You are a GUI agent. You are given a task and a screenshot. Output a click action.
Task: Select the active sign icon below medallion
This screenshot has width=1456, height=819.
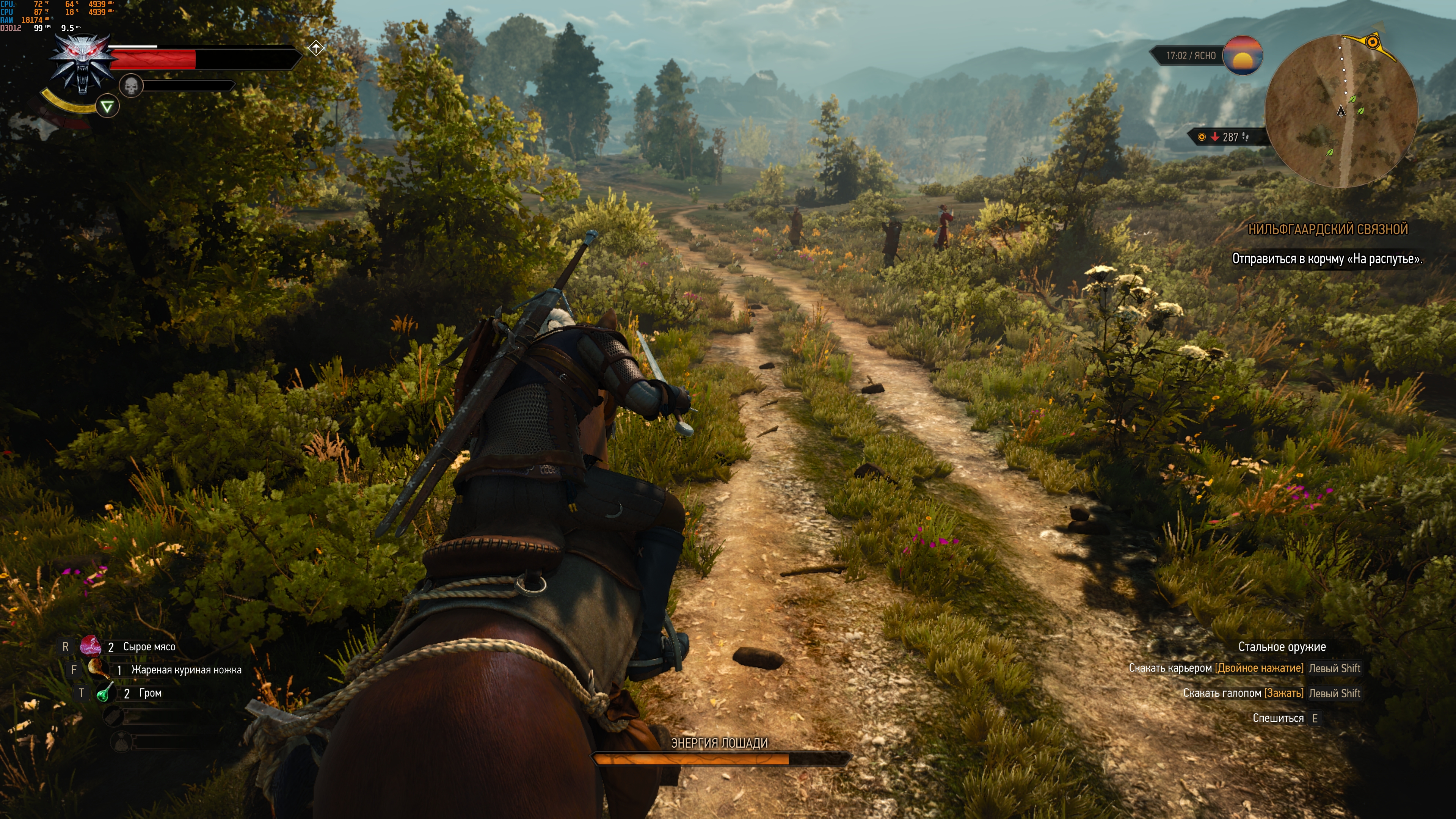point(107,106)
